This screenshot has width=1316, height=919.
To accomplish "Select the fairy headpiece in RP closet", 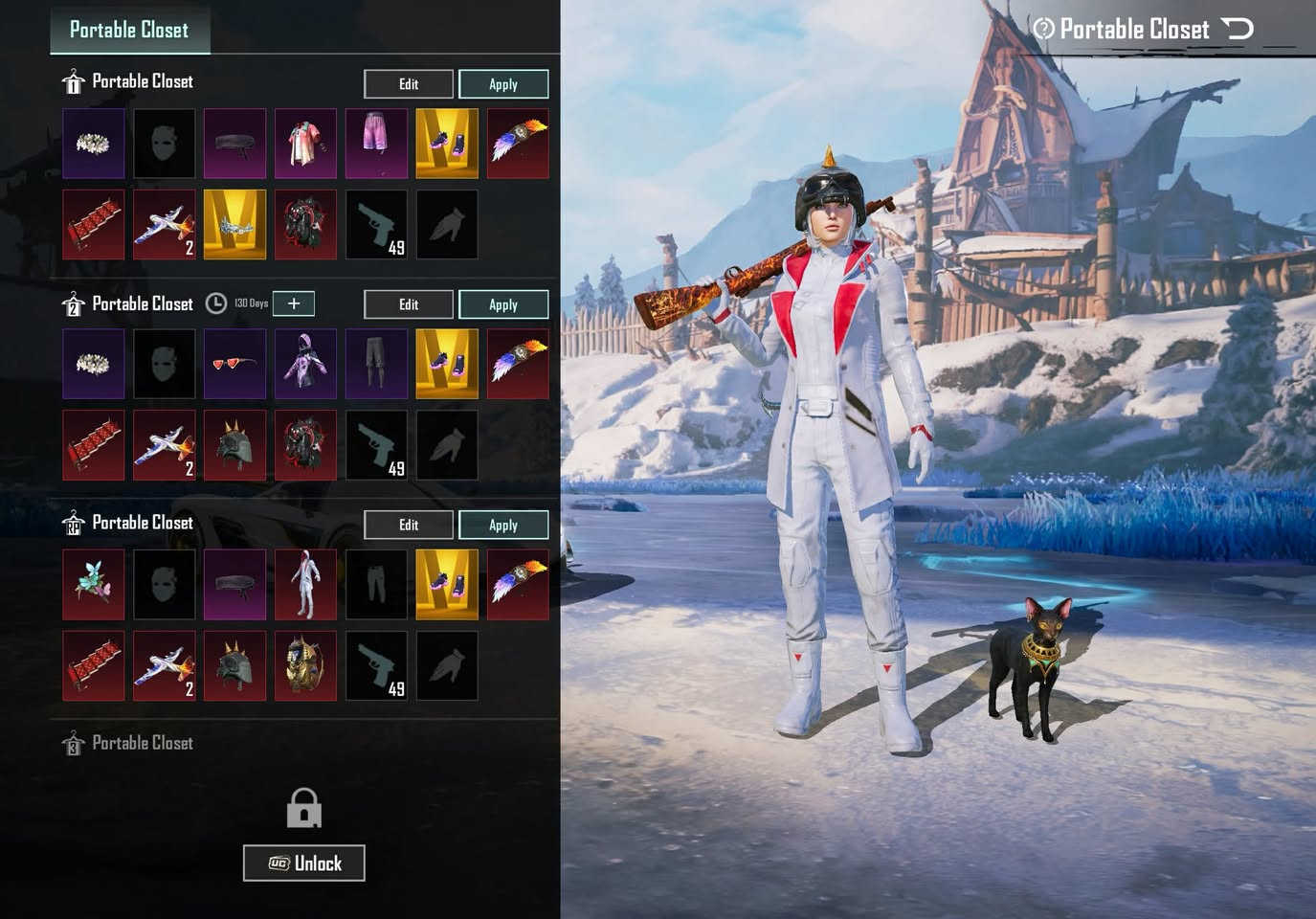I will pyautogui.click(x=94, y=584).
